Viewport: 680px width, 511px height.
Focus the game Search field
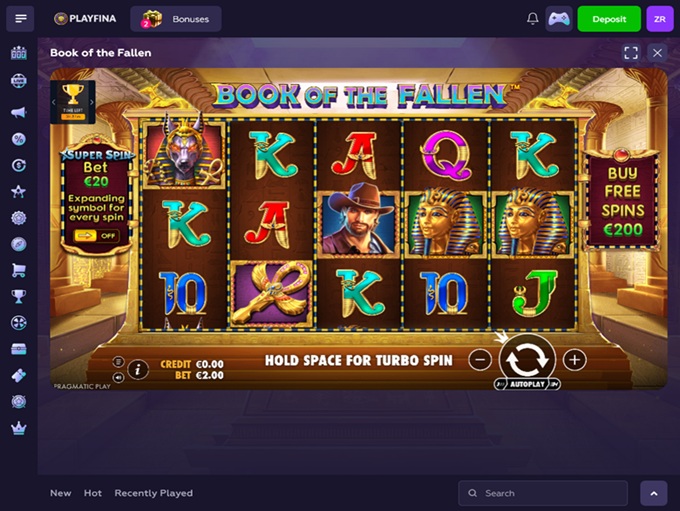click(x=543, y=493)
